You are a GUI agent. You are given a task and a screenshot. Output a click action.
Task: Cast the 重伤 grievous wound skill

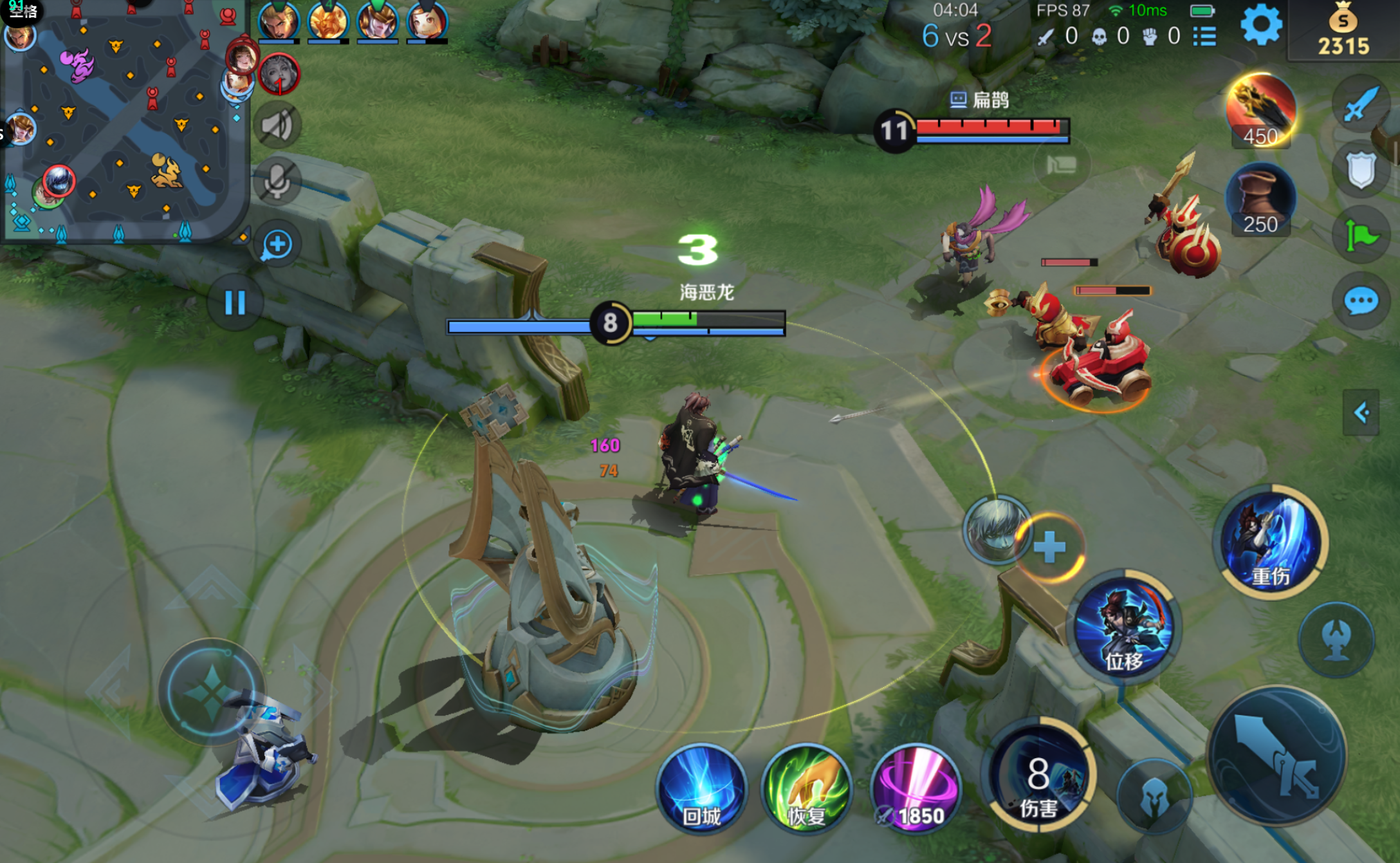pyautogui.click(x=1271, y=542)
